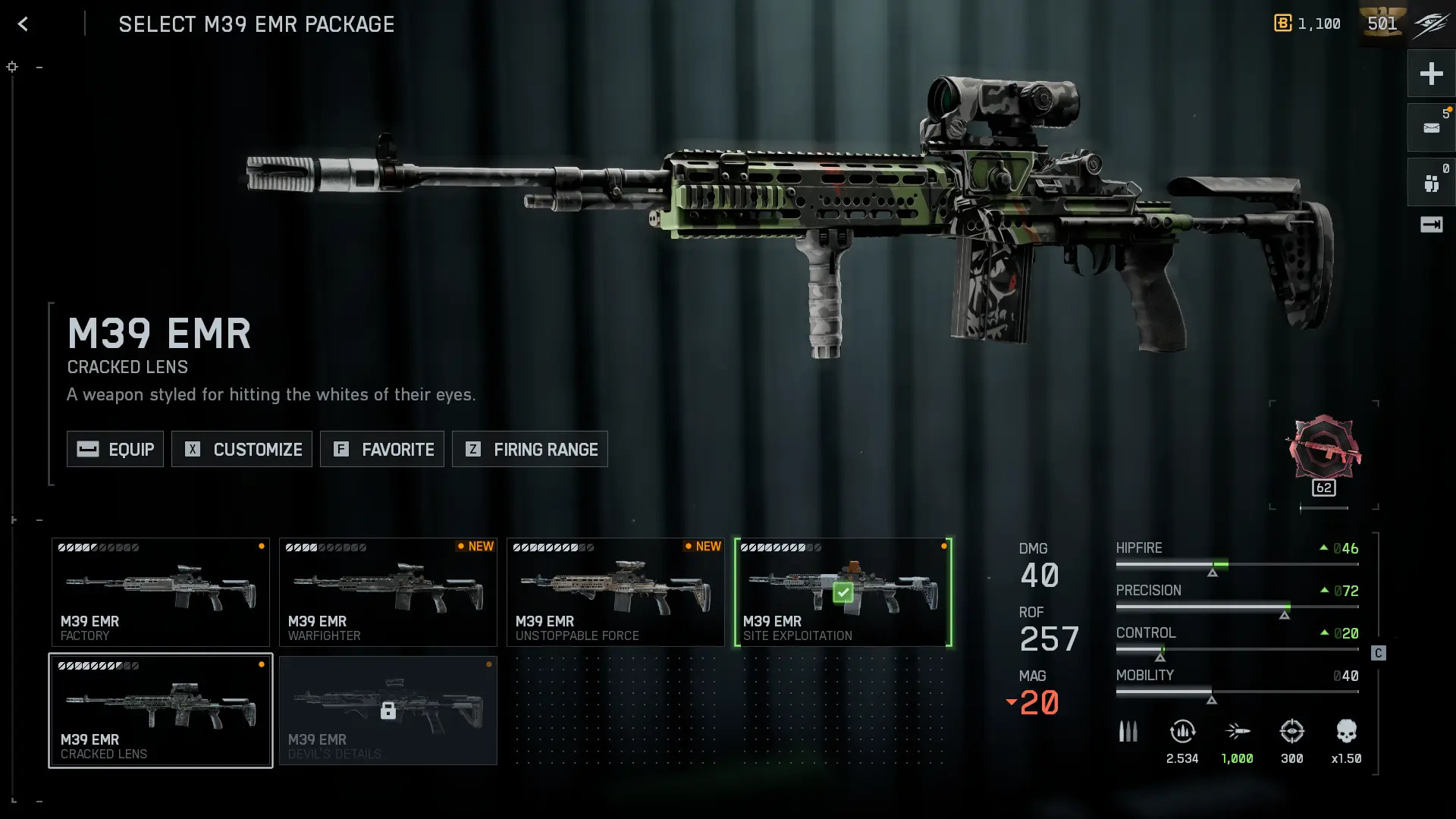The height and width of the screenshot is (819, 1456).
Task: Mark this package as Favorite
Action: tap(382, 449)
